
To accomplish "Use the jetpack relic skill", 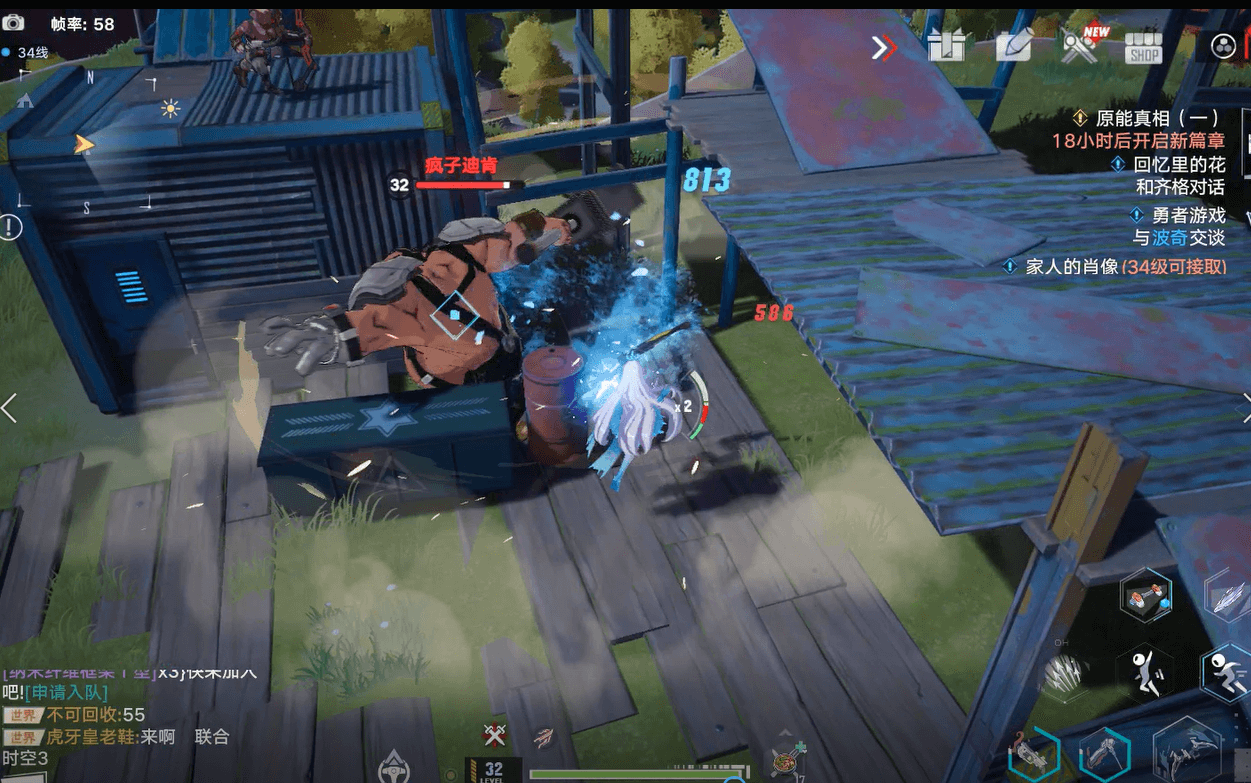I will point(1145,596).
